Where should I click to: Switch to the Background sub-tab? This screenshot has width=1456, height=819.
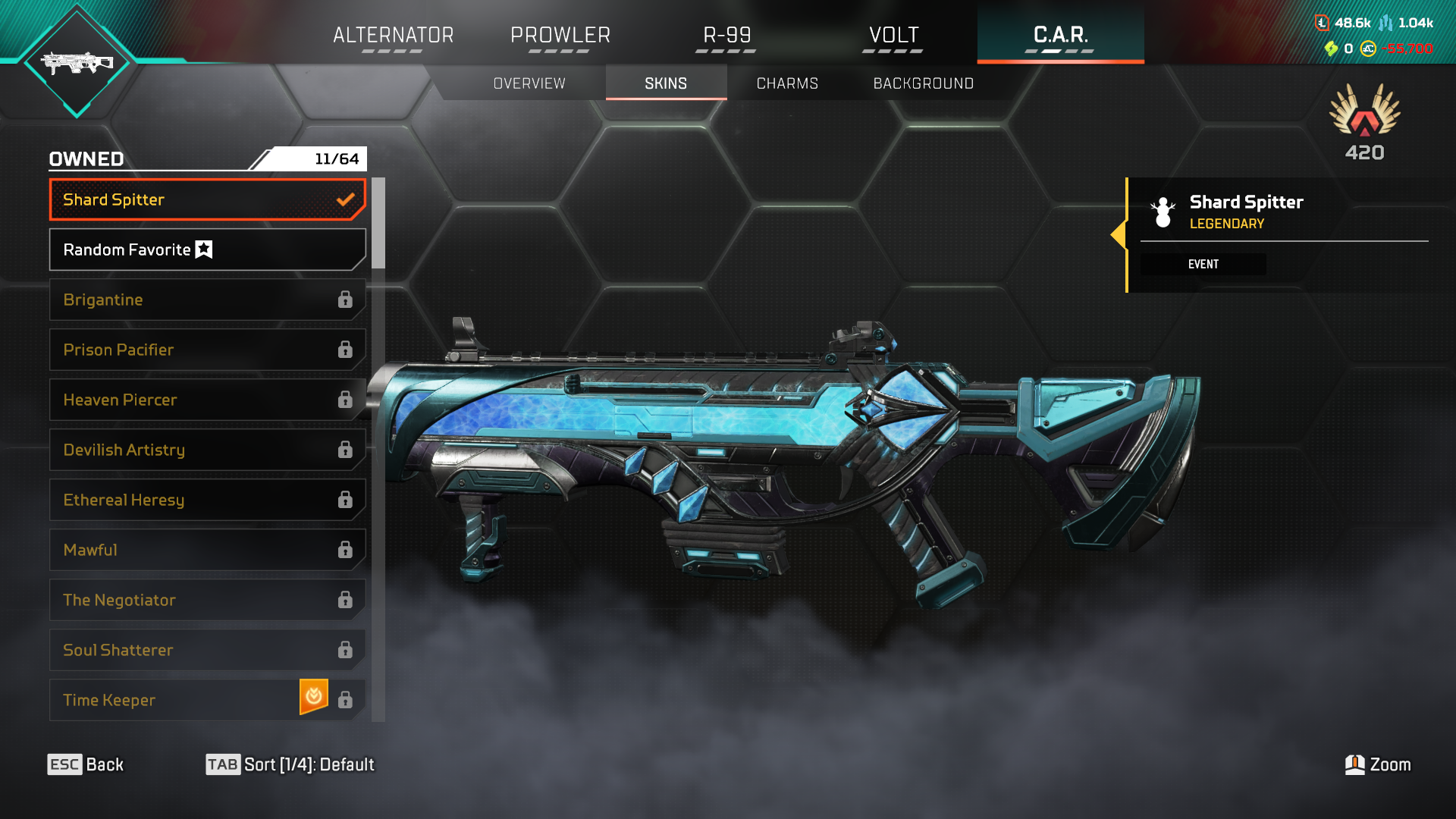(923, 83)
